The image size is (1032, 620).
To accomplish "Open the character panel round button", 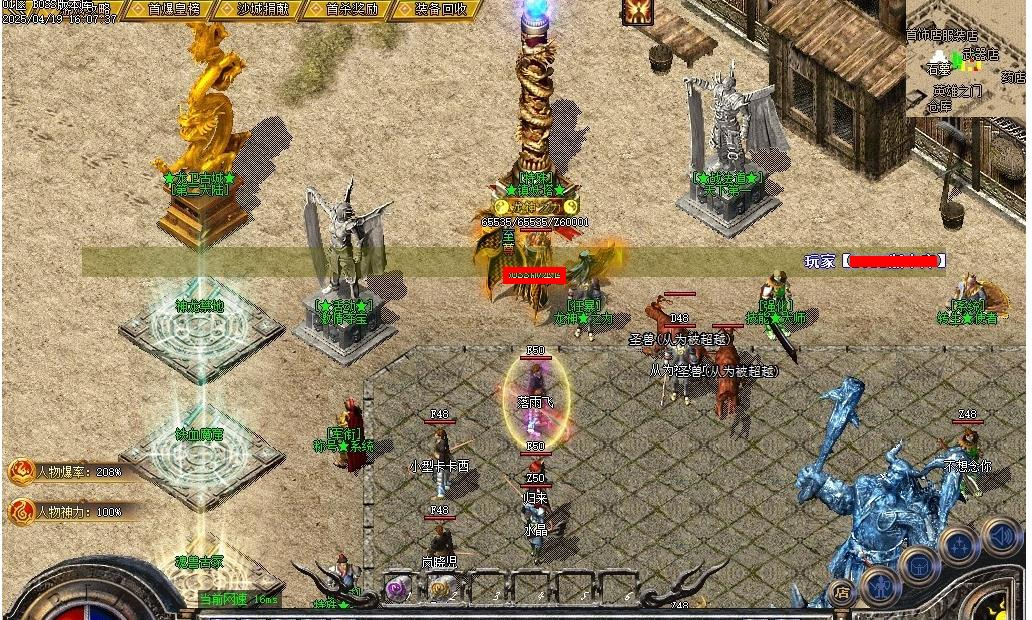I will (881, 585).
